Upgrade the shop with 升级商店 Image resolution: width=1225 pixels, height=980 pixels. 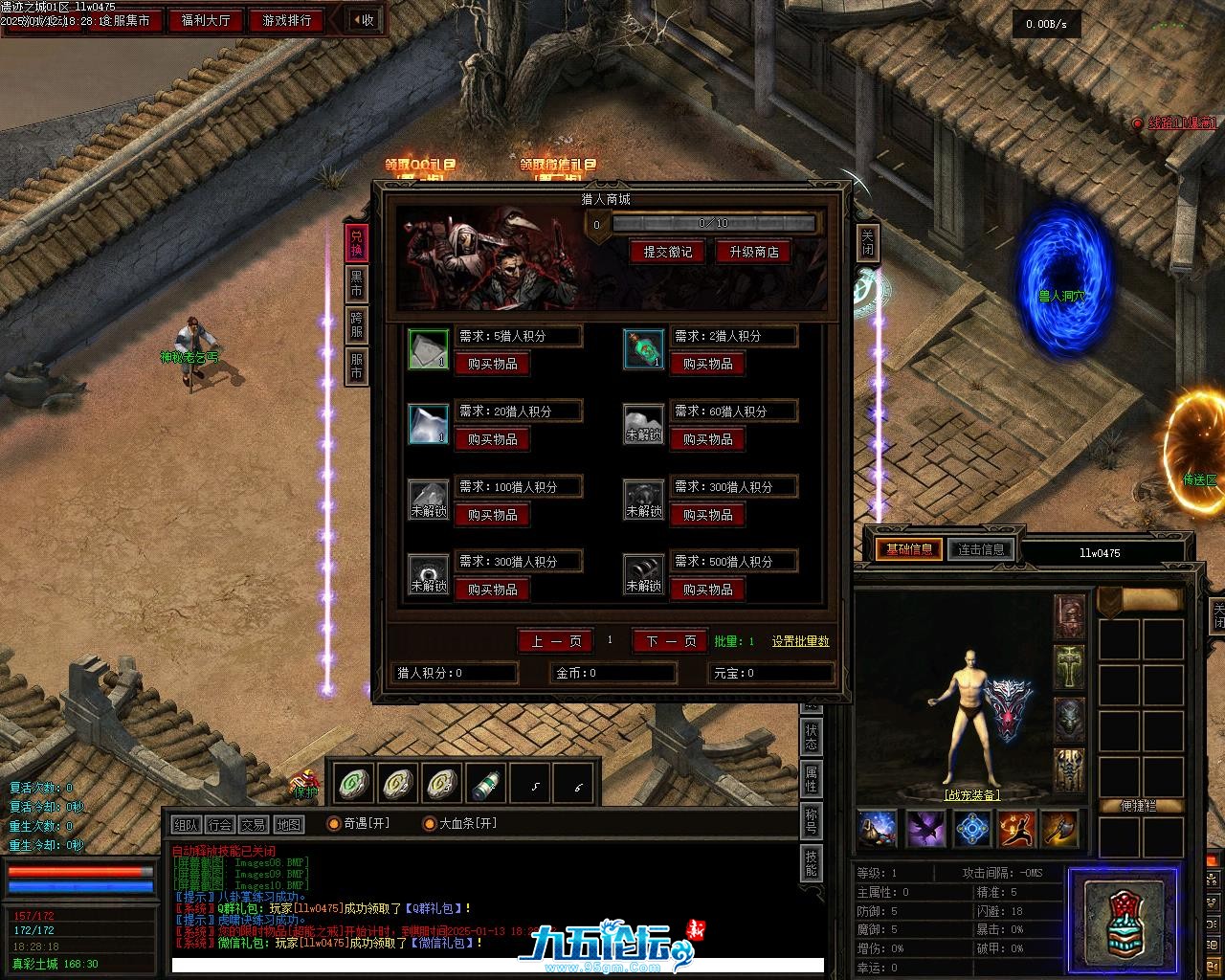tap(753, 252)
